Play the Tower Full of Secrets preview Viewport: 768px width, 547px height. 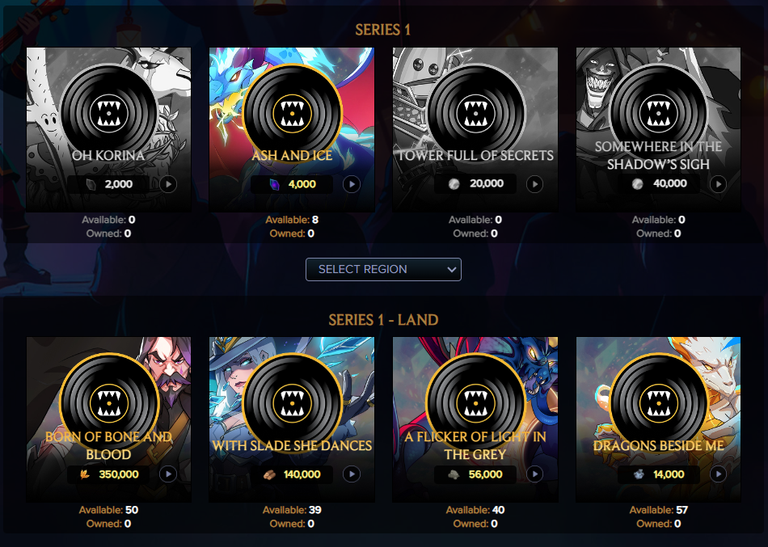pos(534,184)
